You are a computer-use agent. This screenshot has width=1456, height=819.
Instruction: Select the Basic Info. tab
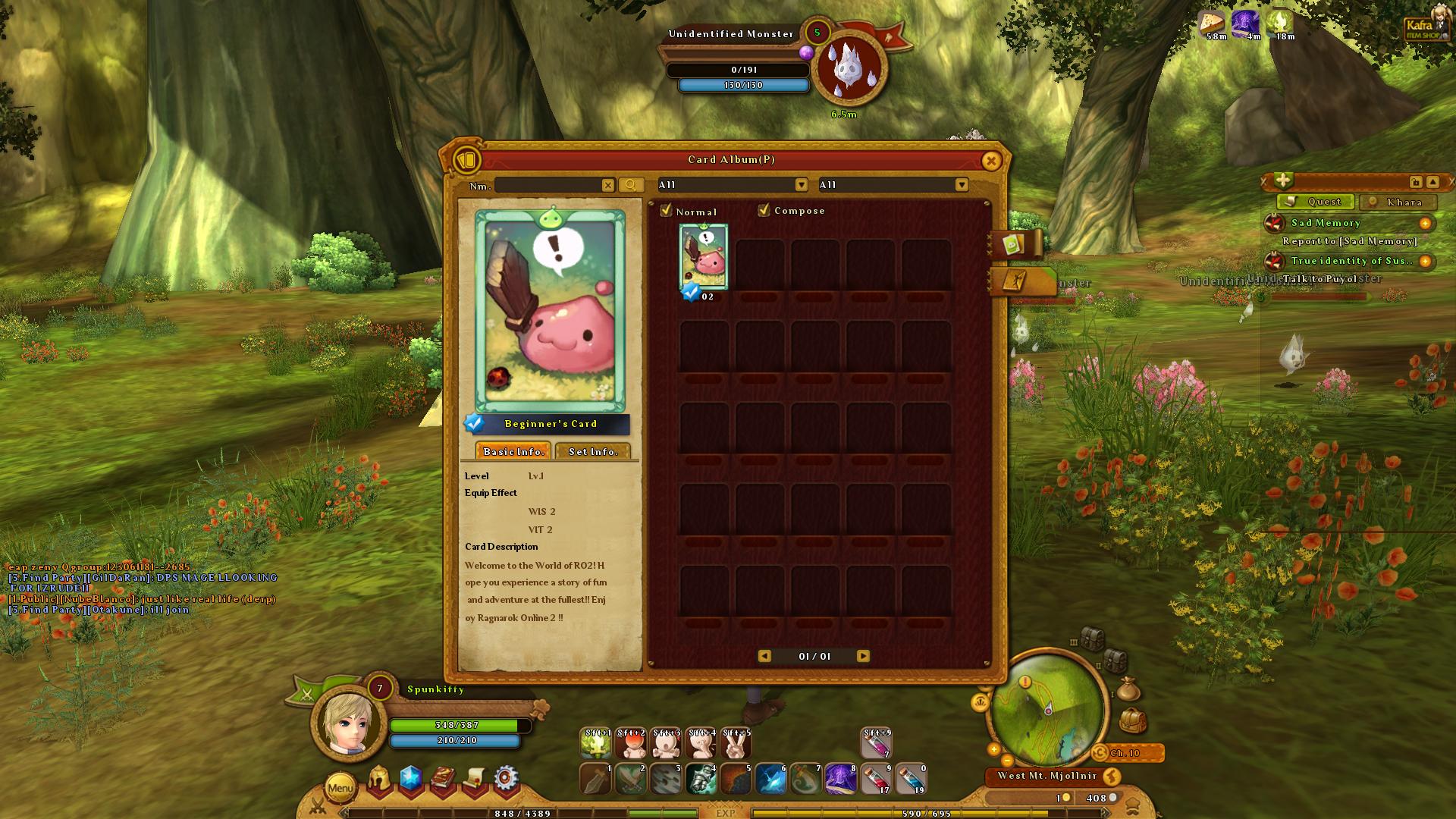click(513, 451)
